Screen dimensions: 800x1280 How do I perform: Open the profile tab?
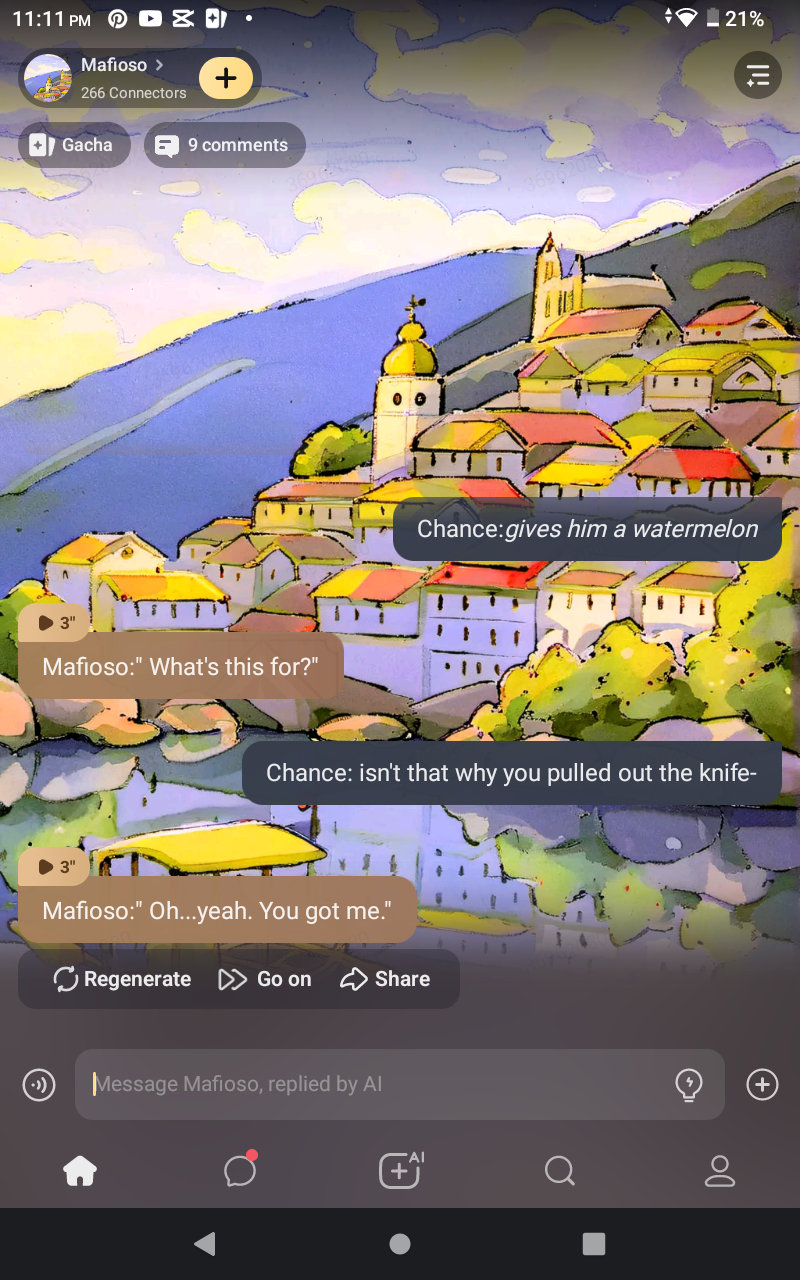click(720, 1171)
